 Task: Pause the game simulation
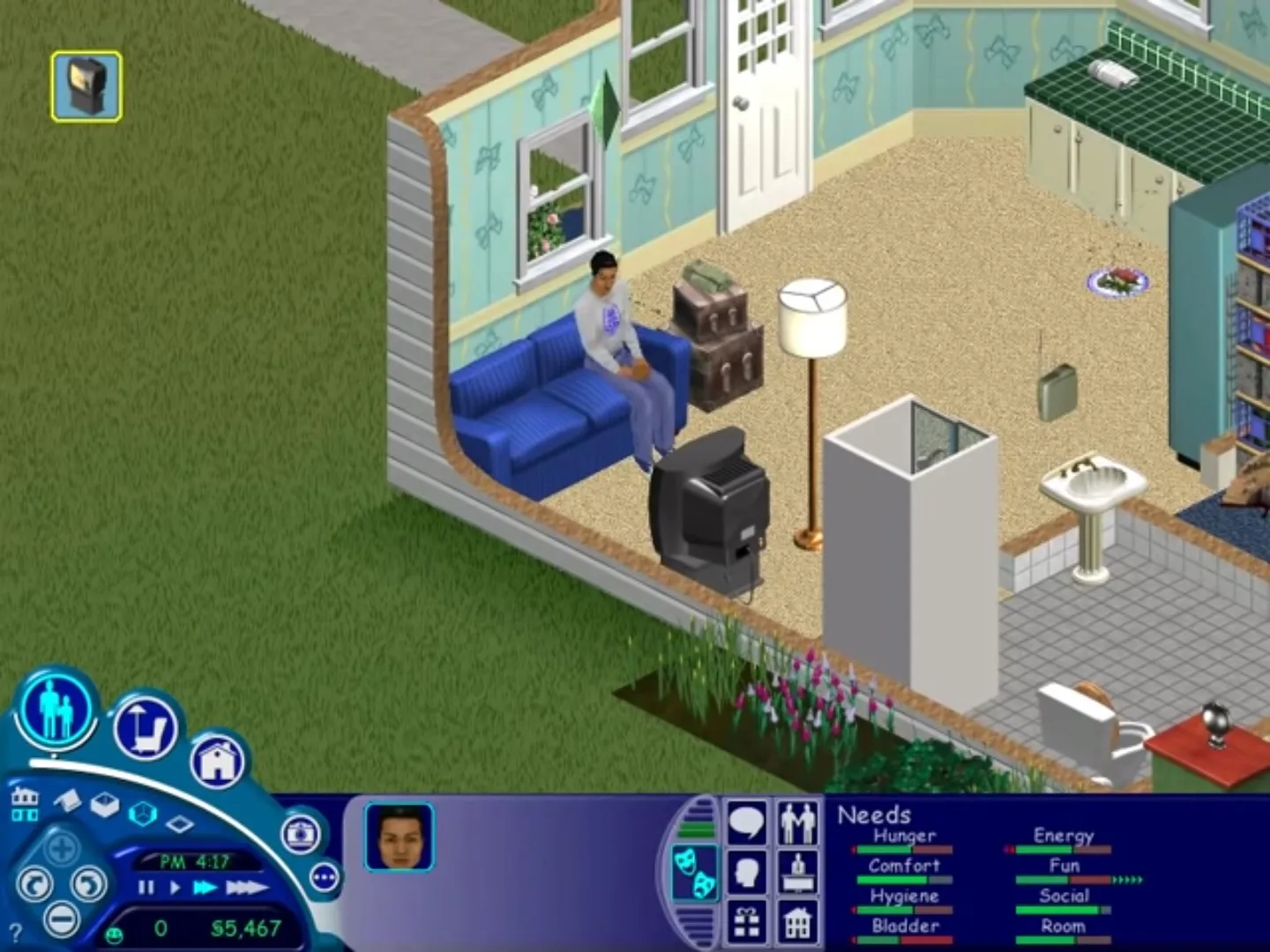point(146,887)
